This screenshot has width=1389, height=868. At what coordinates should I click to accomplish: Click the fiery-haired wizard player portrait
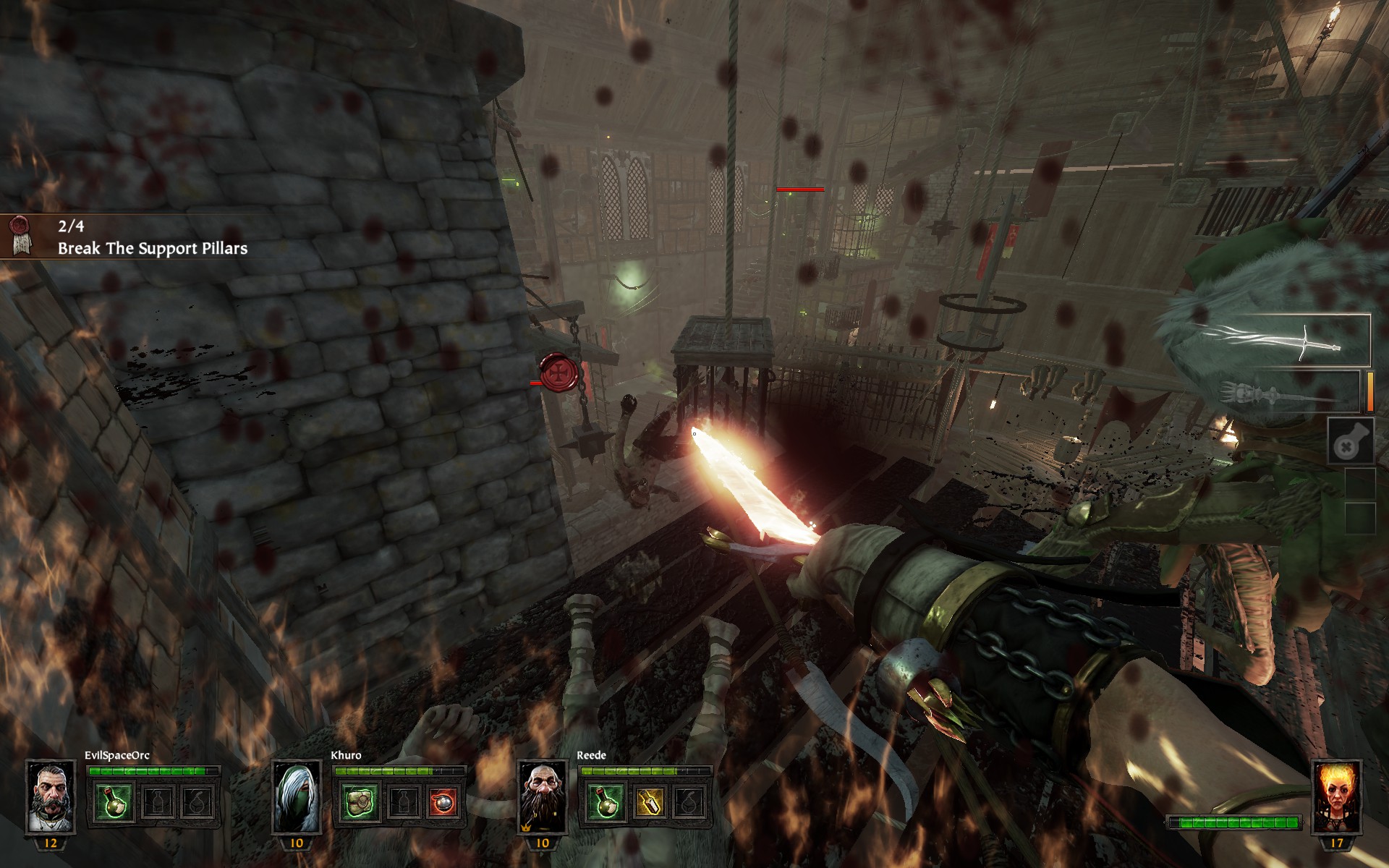[1336, 797]
